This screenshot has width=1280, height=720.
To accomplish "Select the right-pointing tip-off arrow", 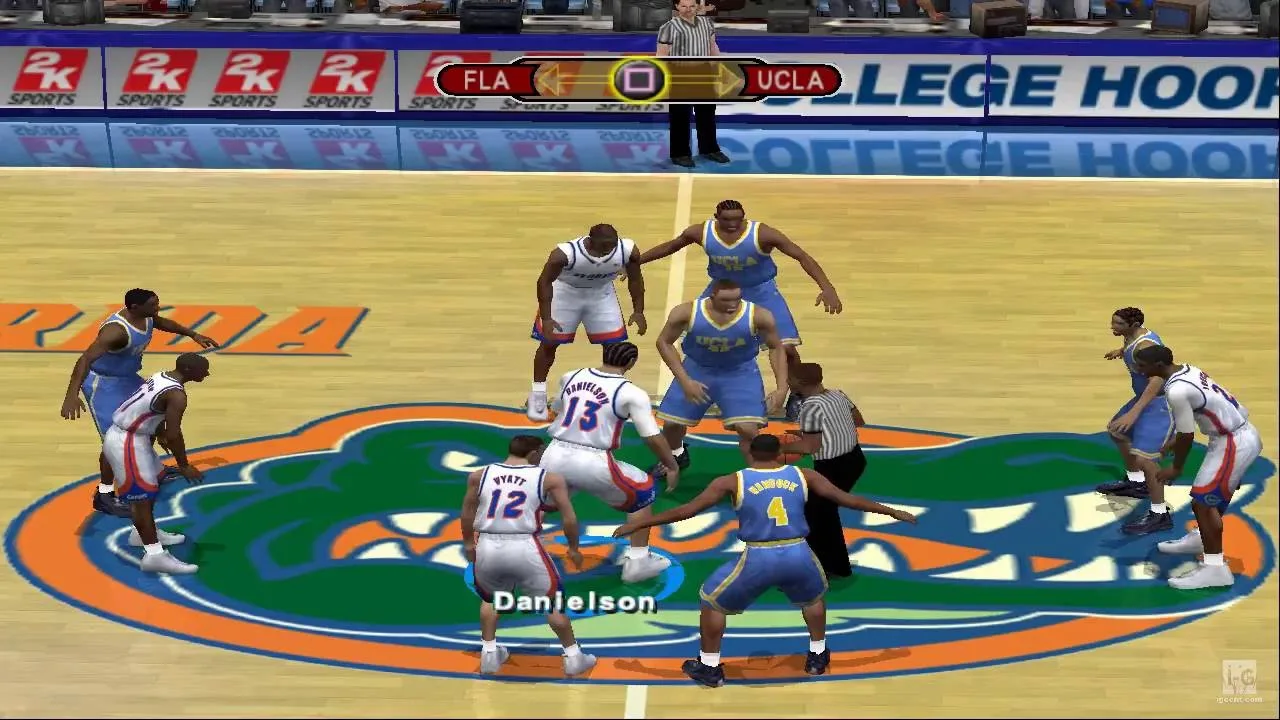I will pyautogui.click(x=716, y=80).
